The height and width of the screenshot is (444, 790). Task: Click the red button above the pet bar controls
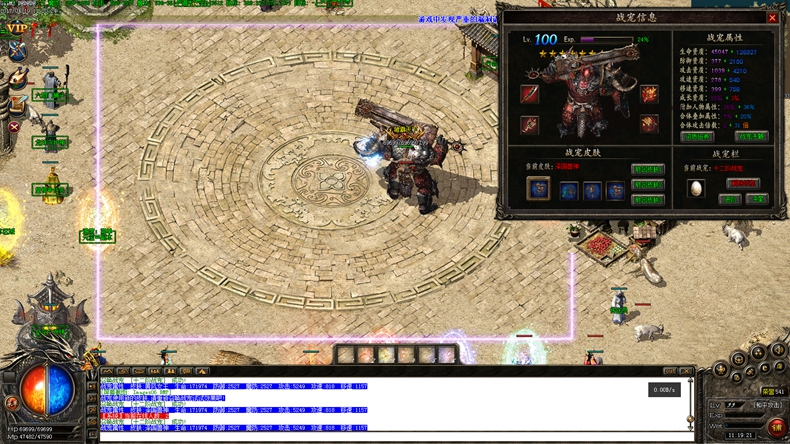[743, 184]
